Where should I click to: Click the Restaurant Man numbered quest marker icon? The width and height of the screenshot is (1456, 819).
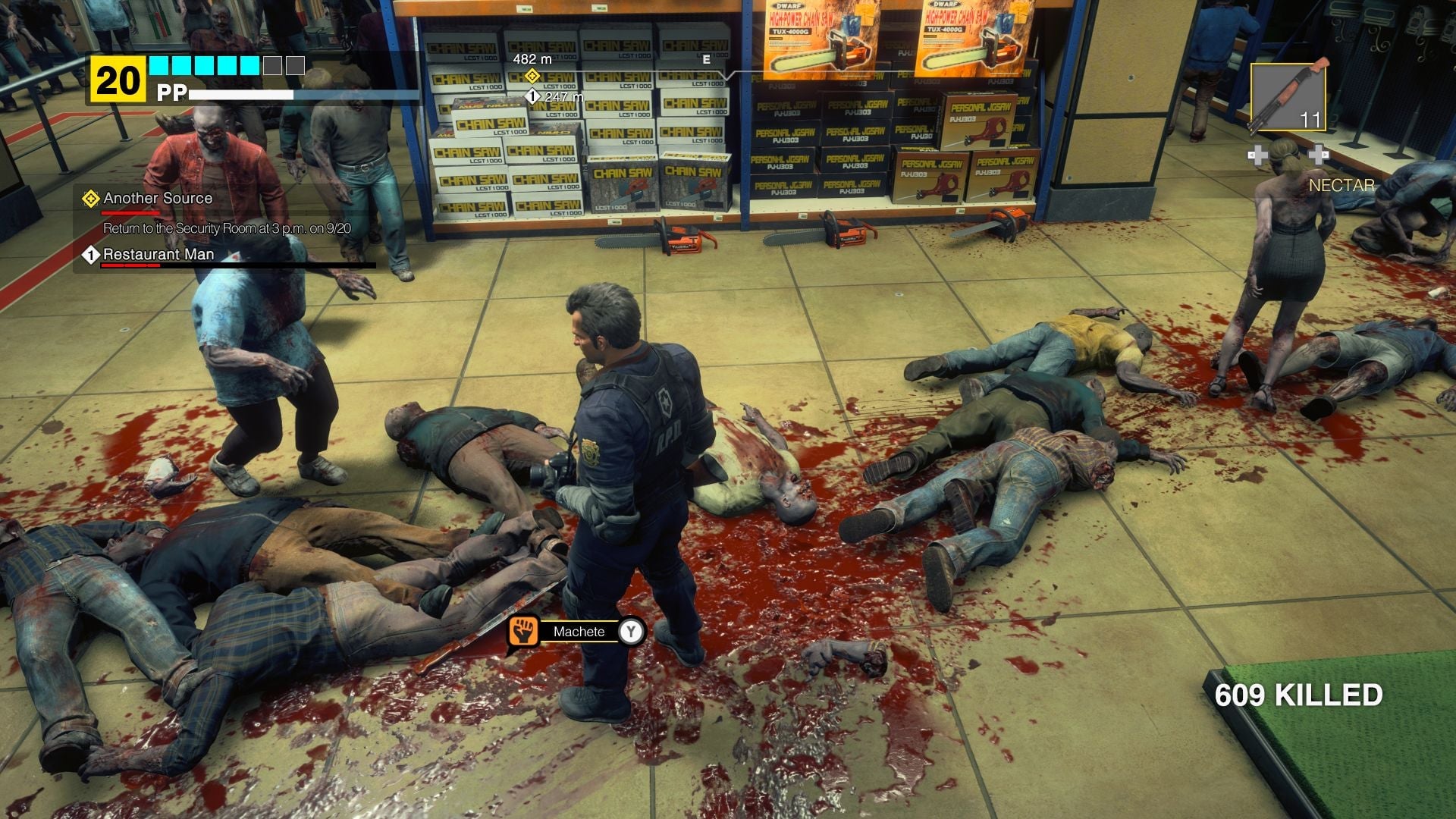[90, 255]
